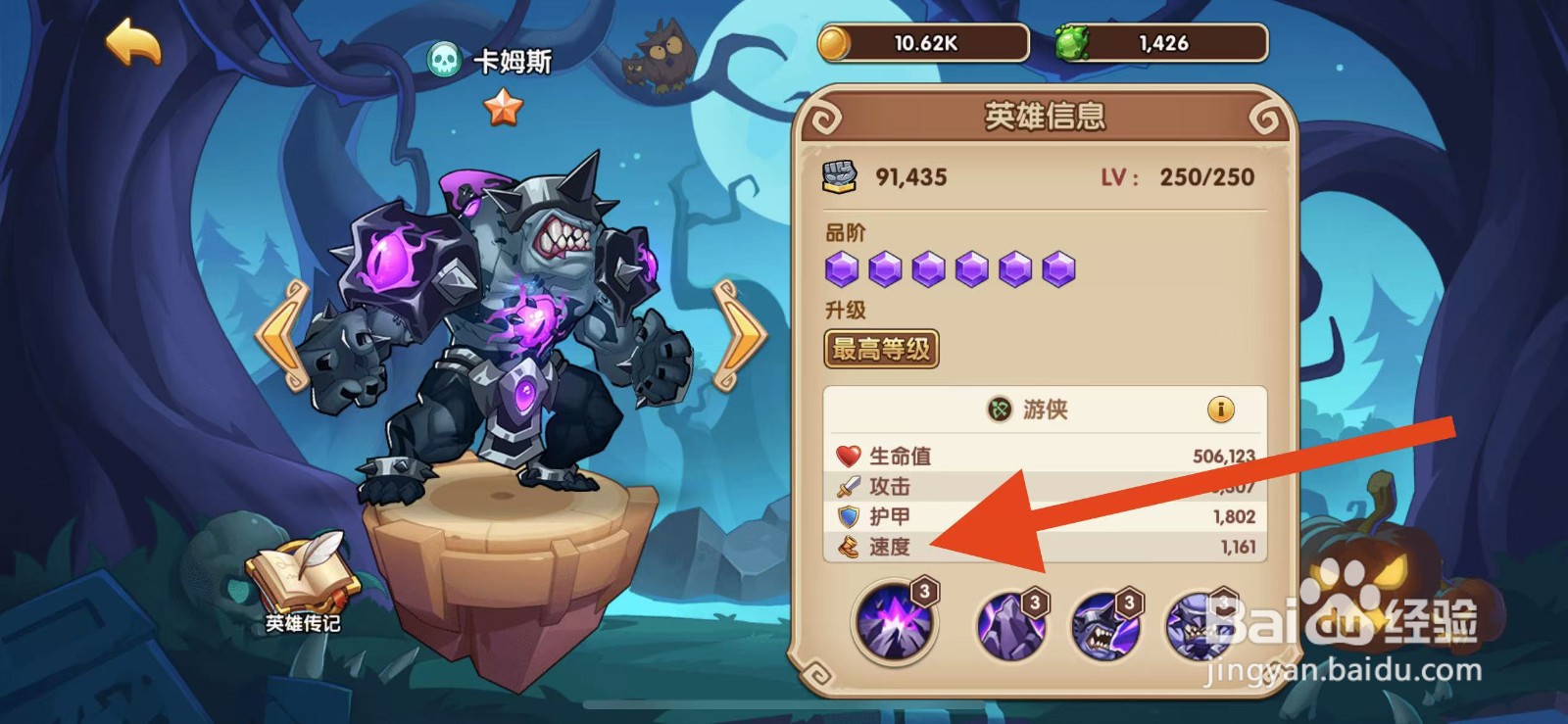Tap the gold coin currency icon
Image resolution: width=1568 pixels, height=724 pixels.
click(x=833, y=41)
